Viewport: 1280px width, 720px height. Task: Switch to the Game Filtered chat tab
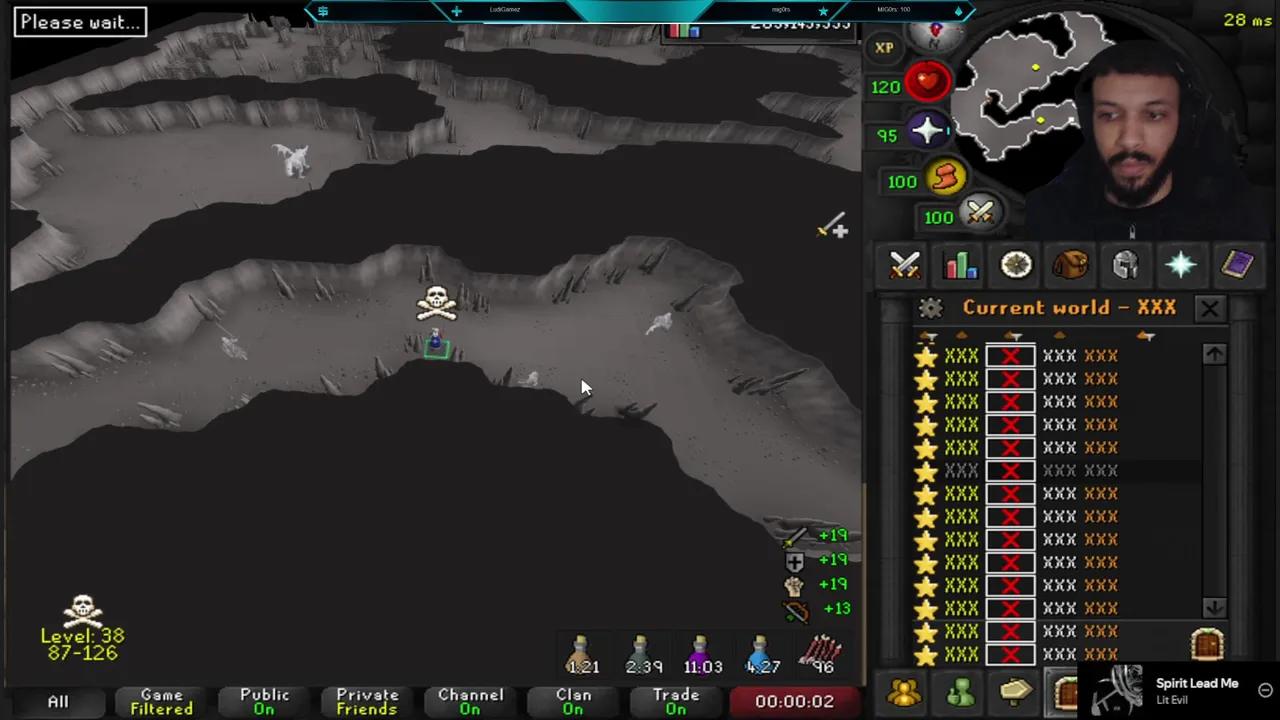(x=160, y=700)
